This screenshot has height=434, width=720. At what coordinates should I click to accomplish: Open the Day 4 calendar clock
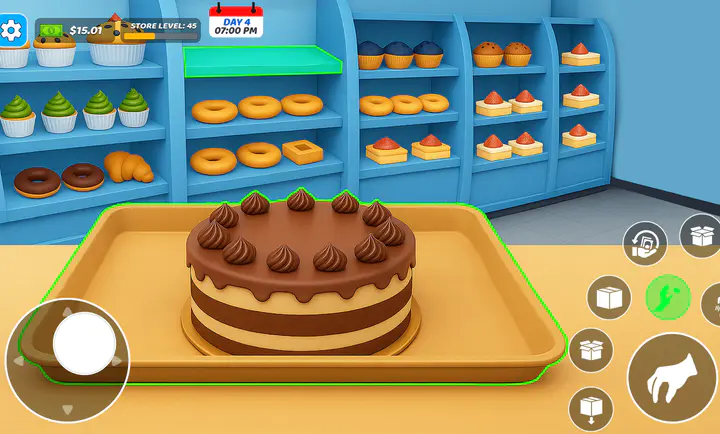point(236,22)
